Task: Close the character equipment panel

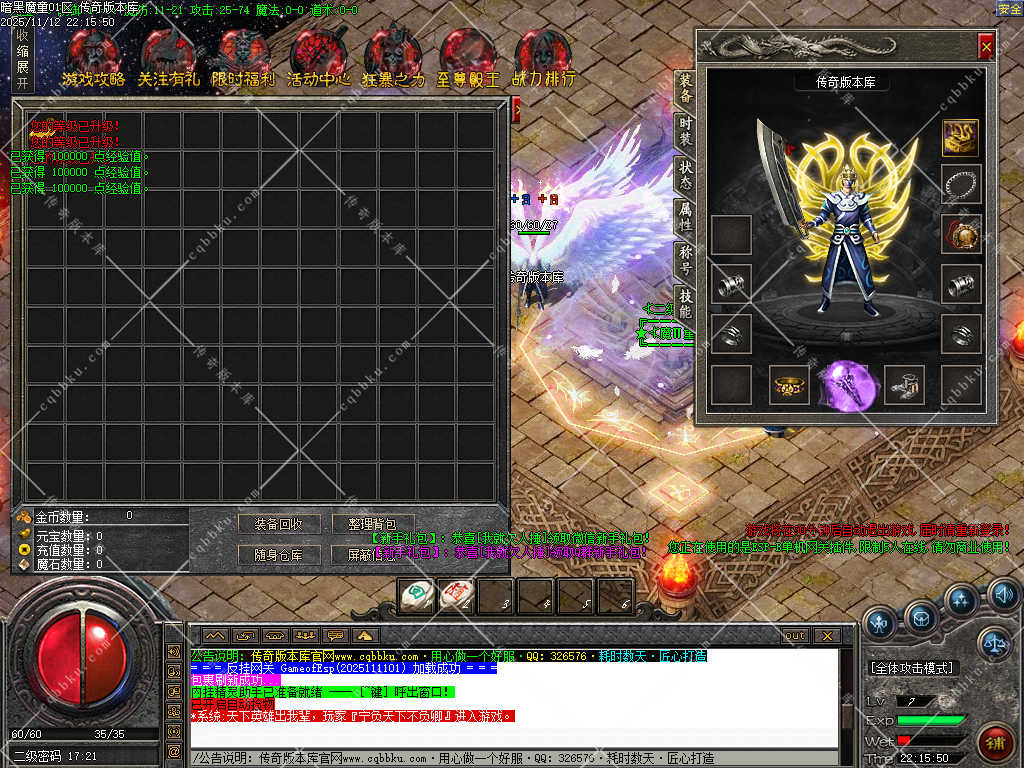Action: [x=986, y=46]
